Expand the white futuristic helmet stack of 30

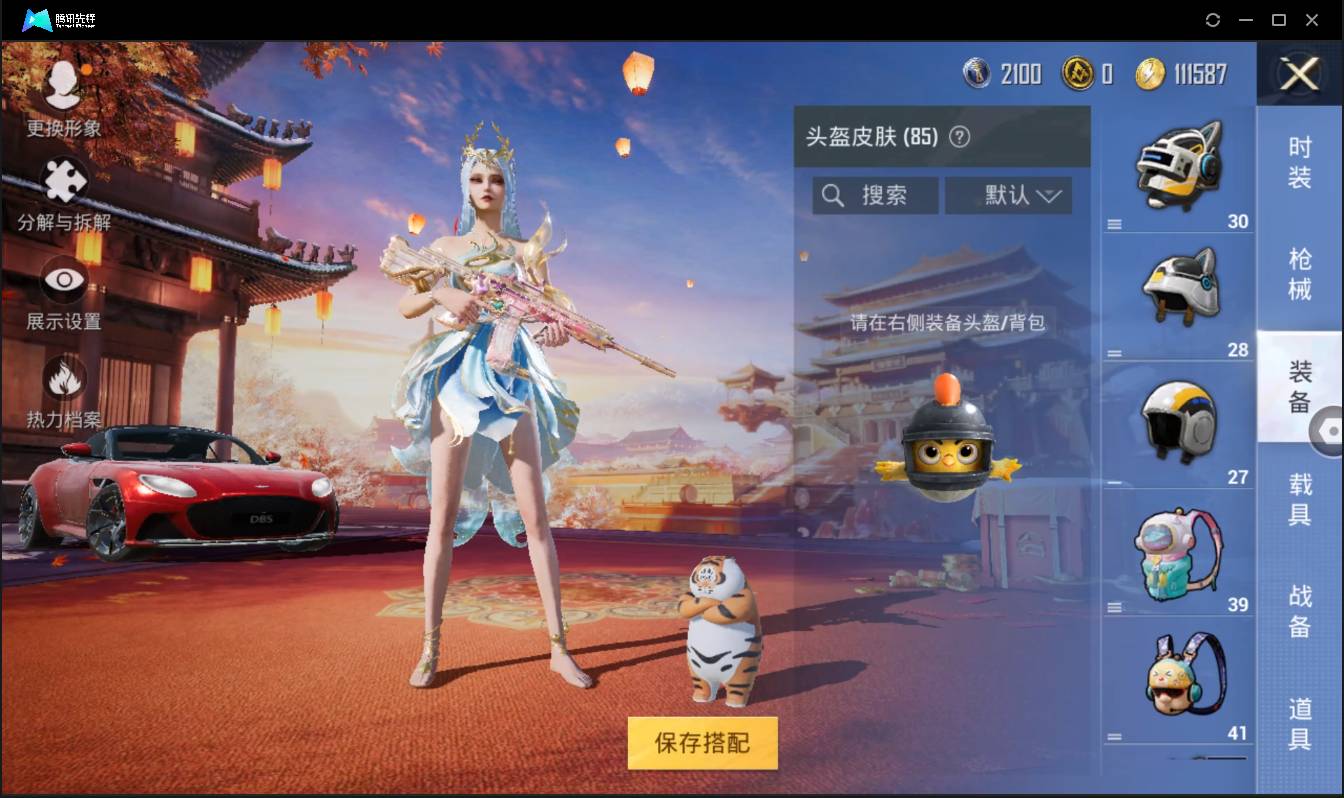tap(1114, 222)
